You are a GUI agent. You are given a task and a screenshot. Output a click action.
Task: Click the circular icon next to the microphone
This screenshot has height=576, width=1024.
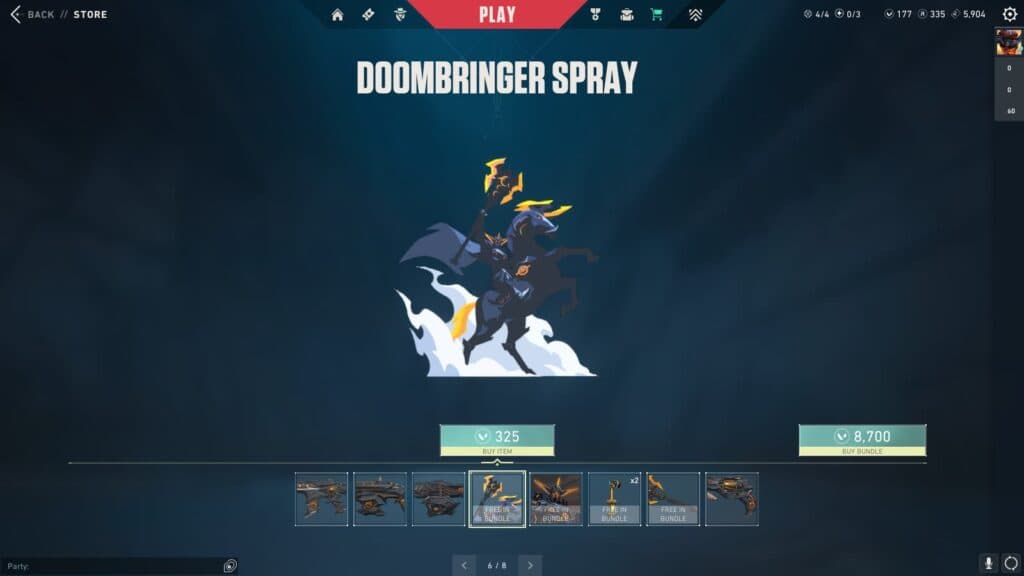[1011, 564]
